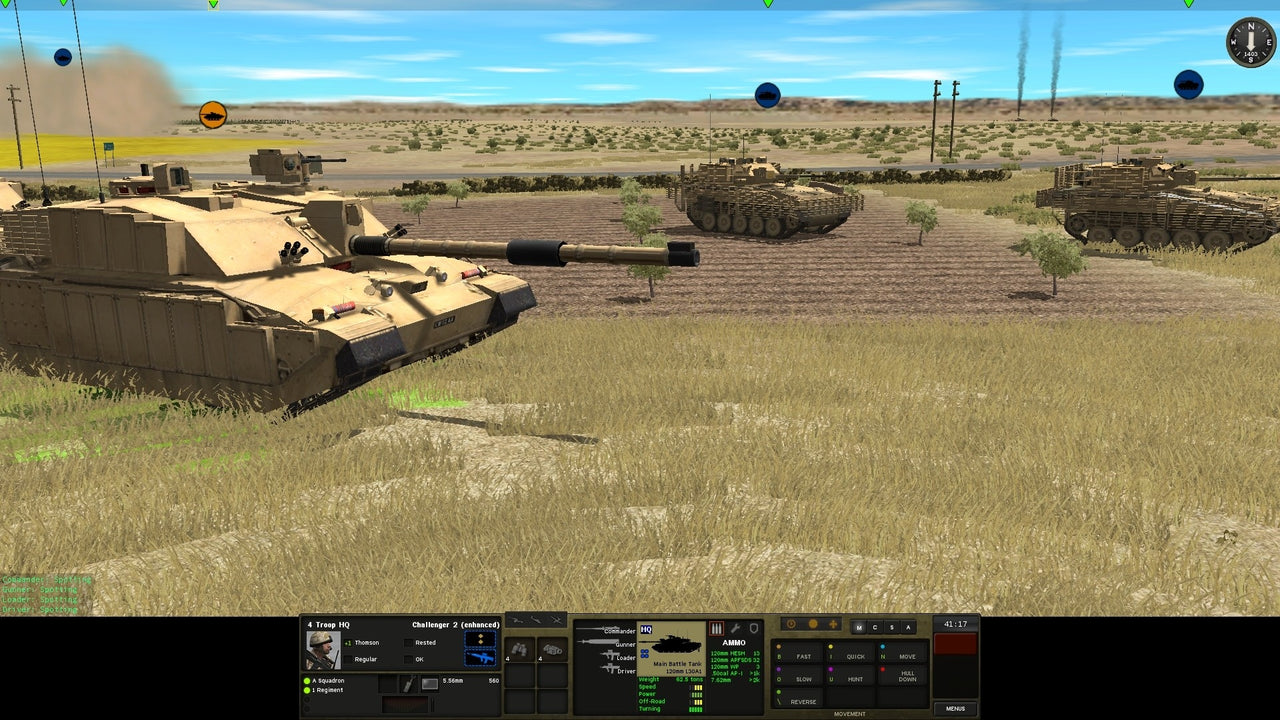
Task: Toggle the HQ unit designation badge
Action: tap(645, 628)
